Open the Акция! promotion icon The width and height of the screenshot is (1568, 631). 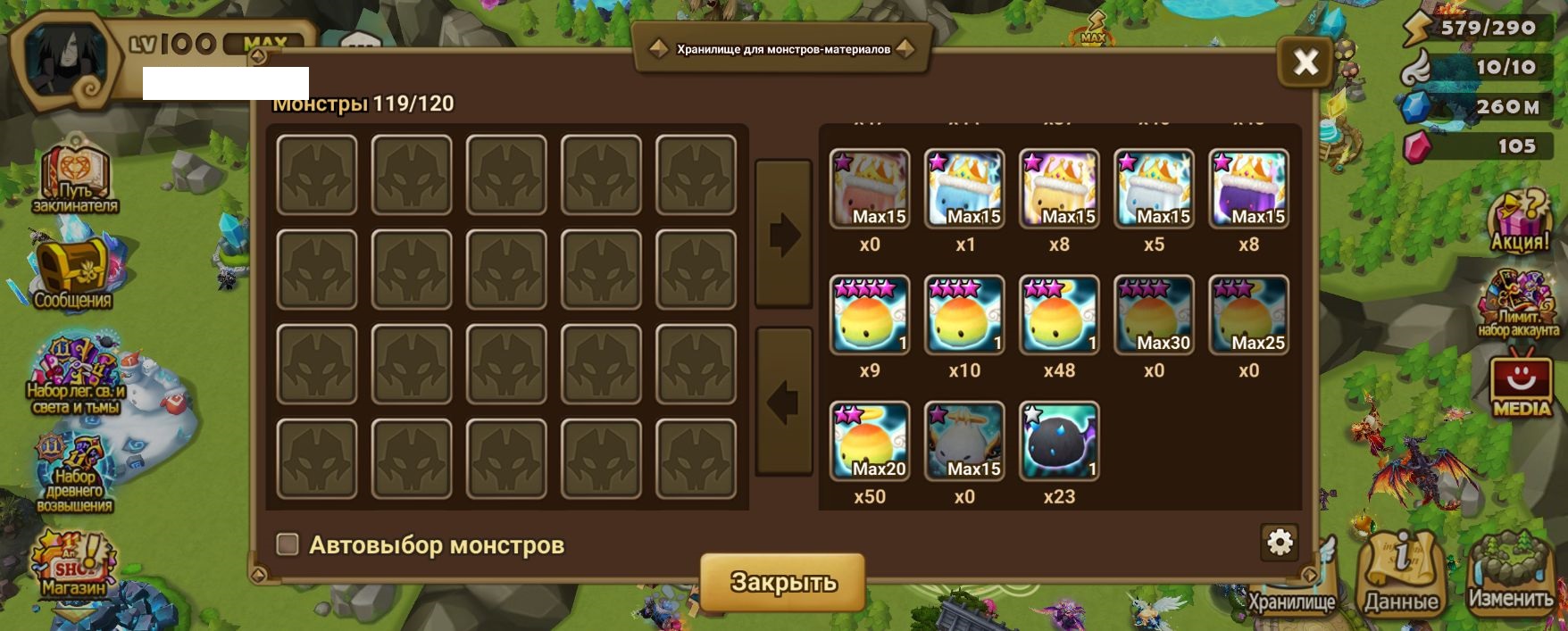[1520, 221]
